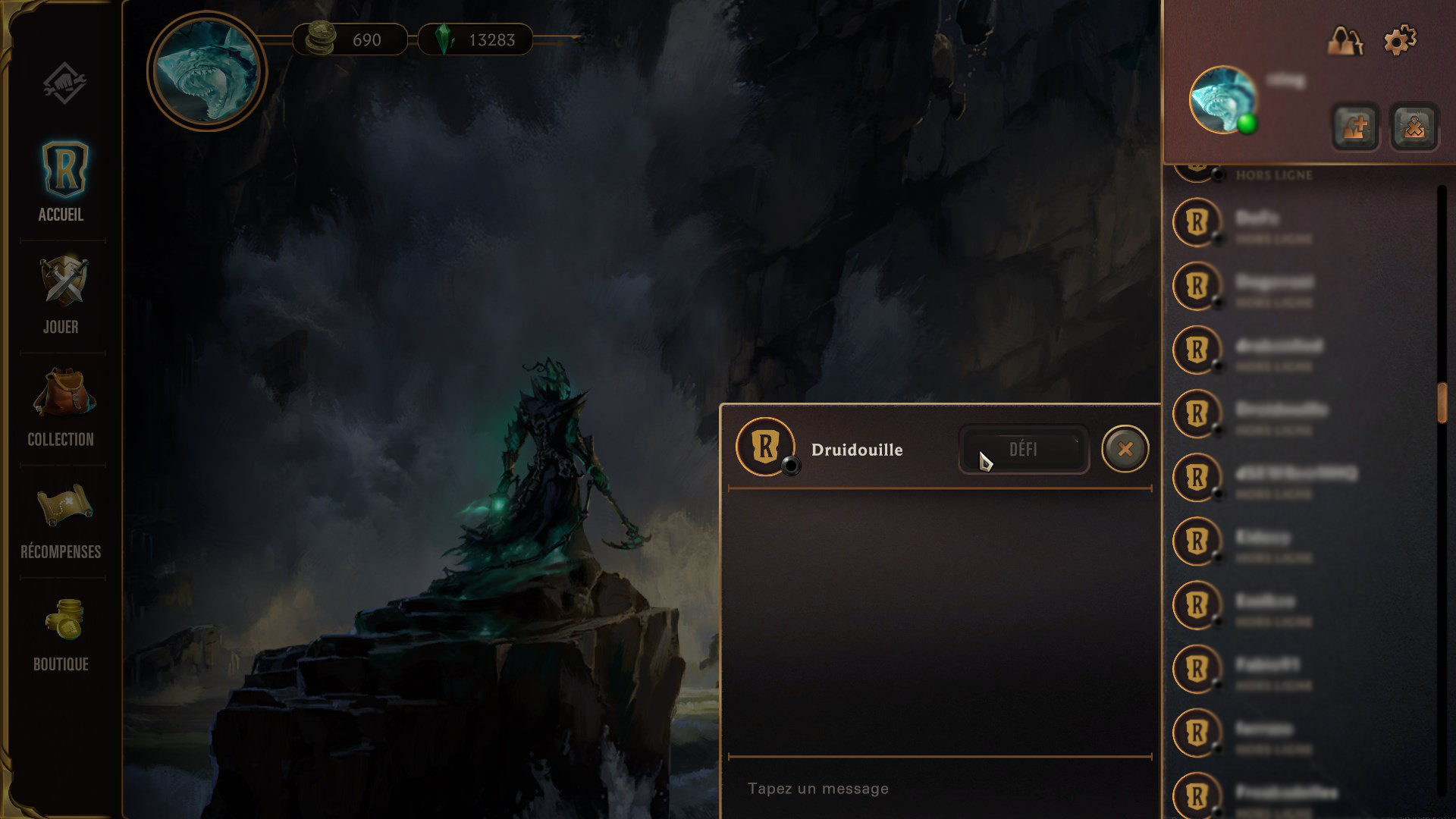Click the add friend icon
Image resolution: width=1456 pixels, height=819 pixels.
(1354, 127)
